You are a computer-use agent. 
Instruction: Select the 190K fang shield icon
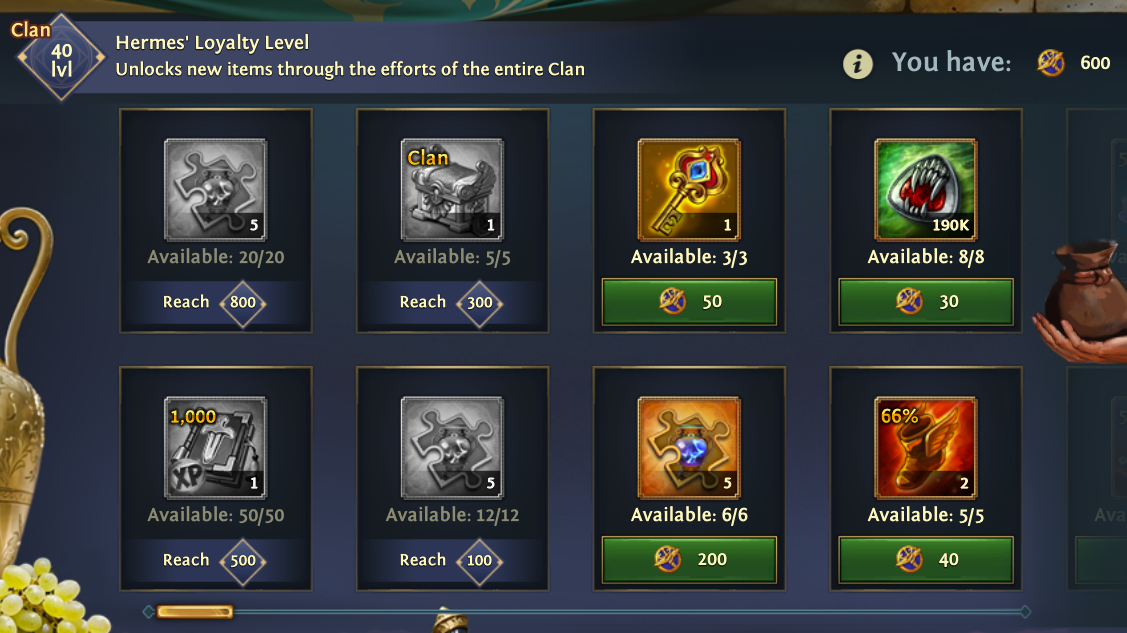[925, 190]
